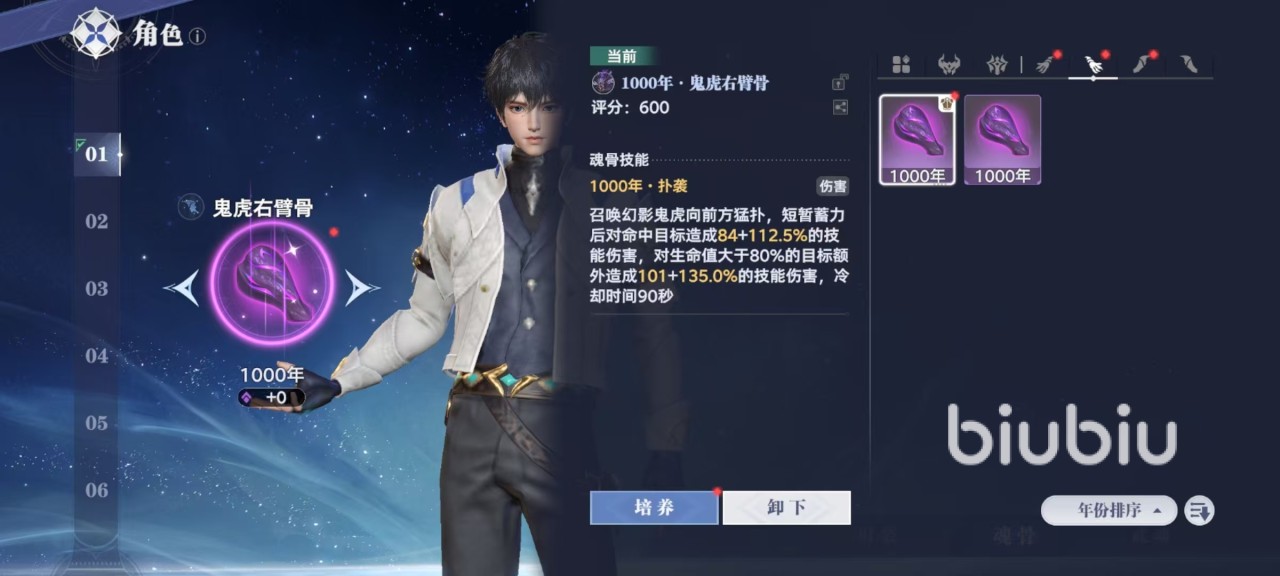Screen dimensions: 1280x576
Task: Switch to the four-squares all-category tab
Action: (901, 65)
